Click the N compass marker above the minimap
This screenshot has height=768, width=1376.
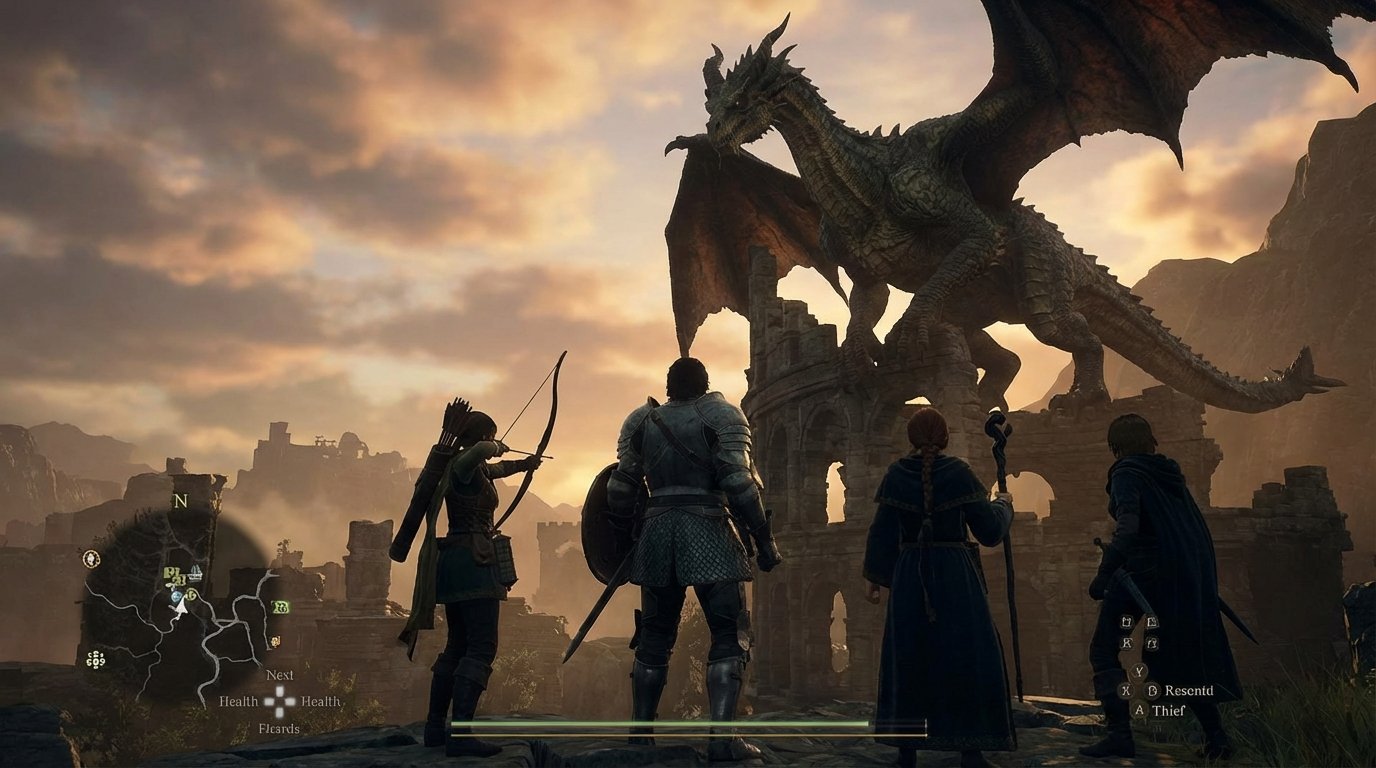pos(182,499)
